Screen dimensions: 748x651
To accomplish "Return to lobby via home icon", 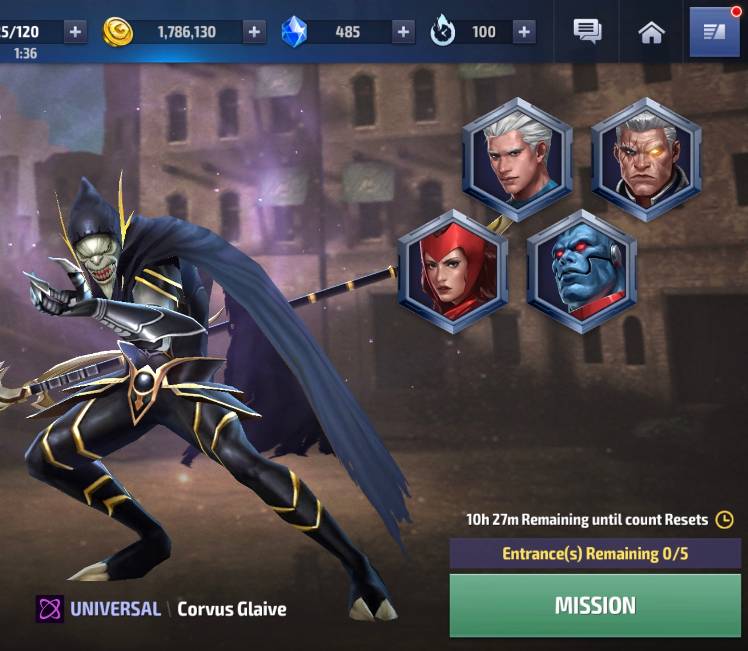I will (x=651, y=32).
